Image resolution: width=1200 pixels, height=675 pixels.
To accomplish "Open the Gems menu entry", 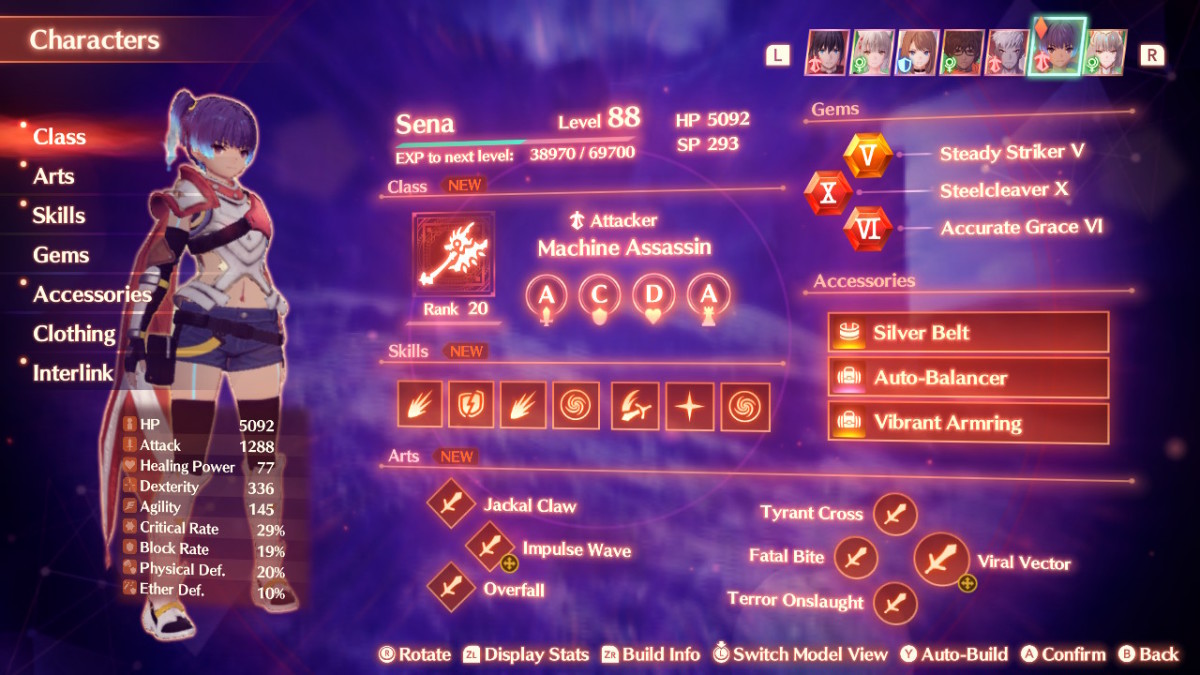I will pyautogui.click(x=60, y=255).
